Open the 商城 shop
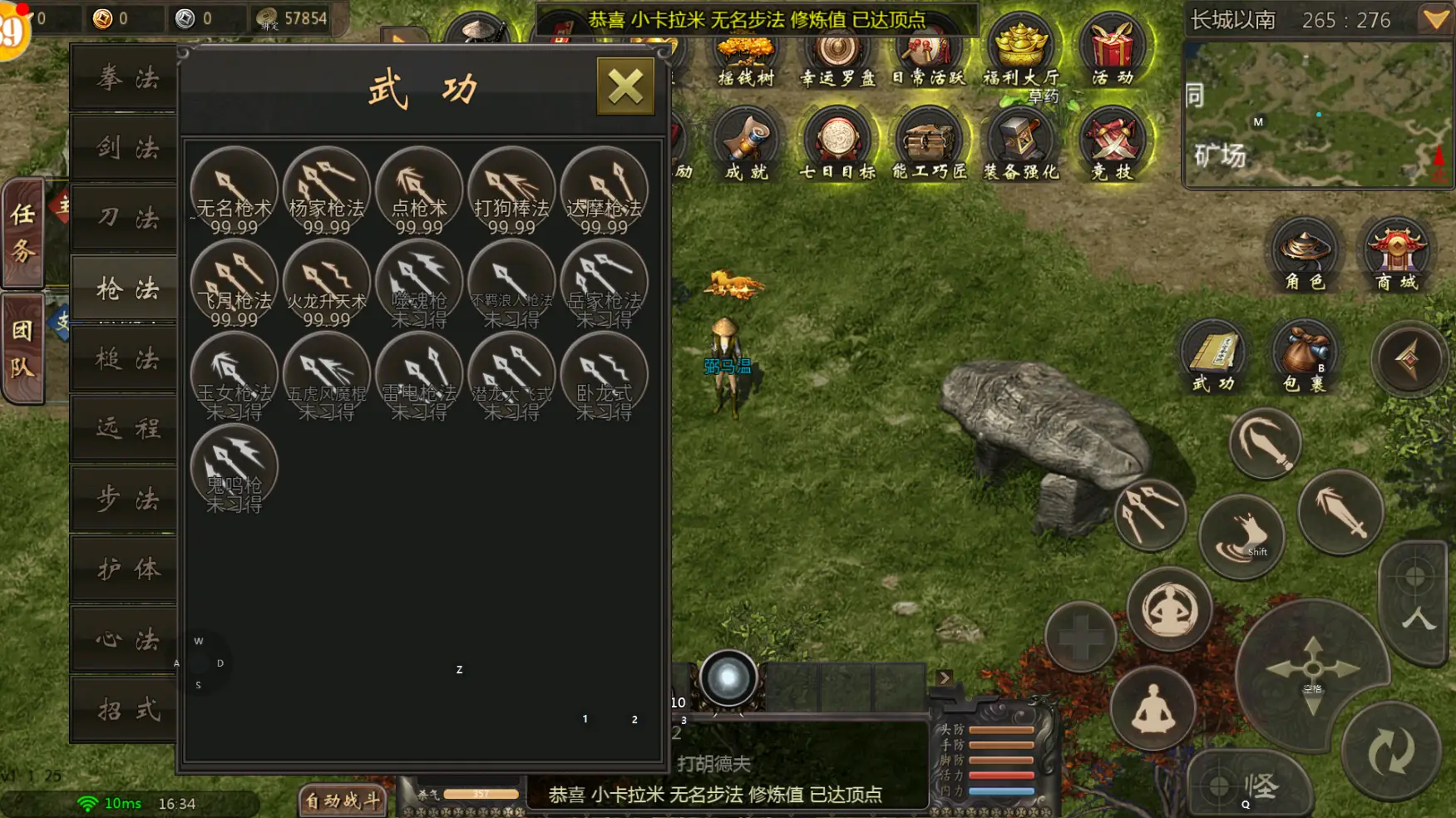 1396,254
